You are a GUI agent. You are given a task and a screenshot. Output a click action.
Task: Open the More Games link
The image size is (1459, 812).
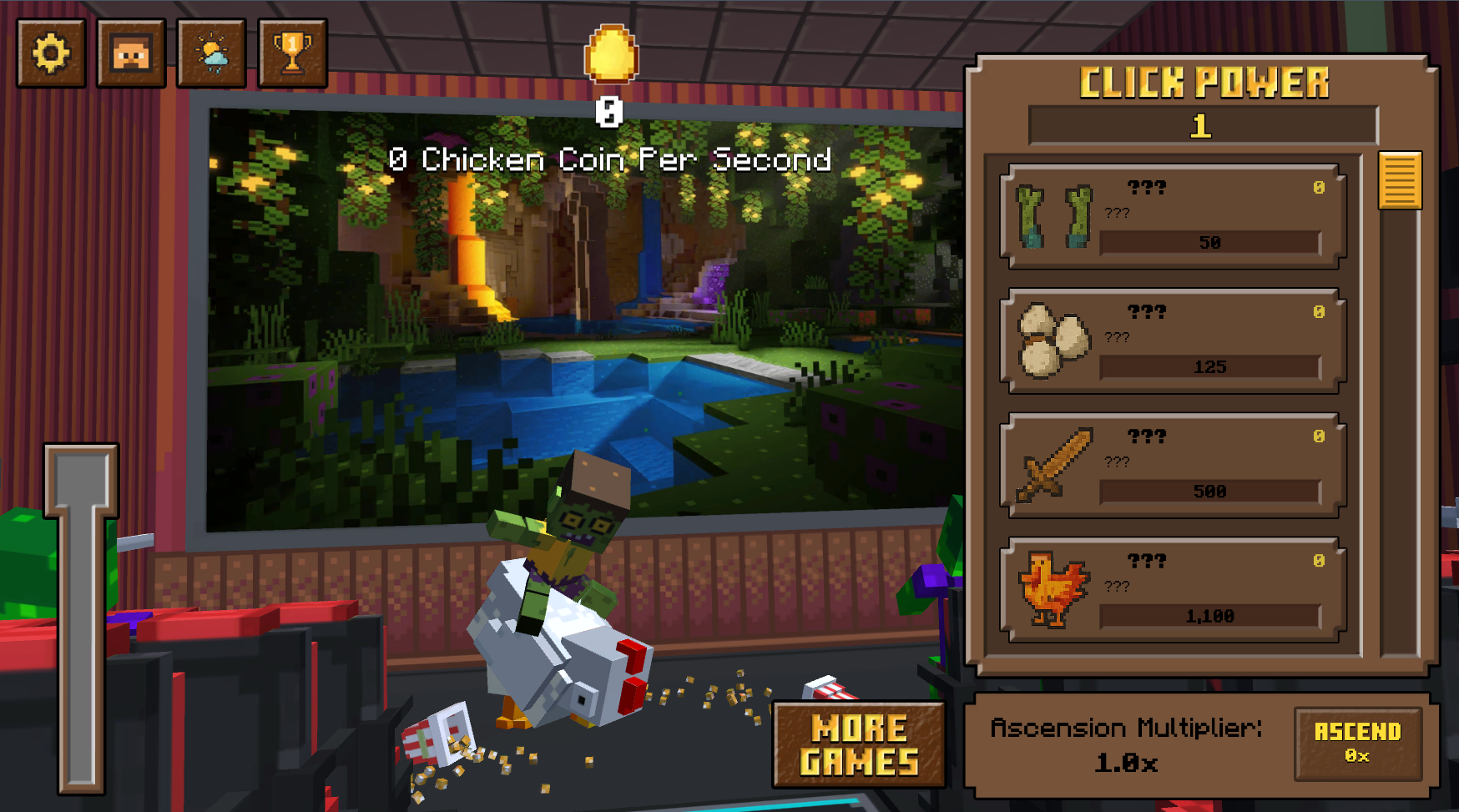point(859,744)
